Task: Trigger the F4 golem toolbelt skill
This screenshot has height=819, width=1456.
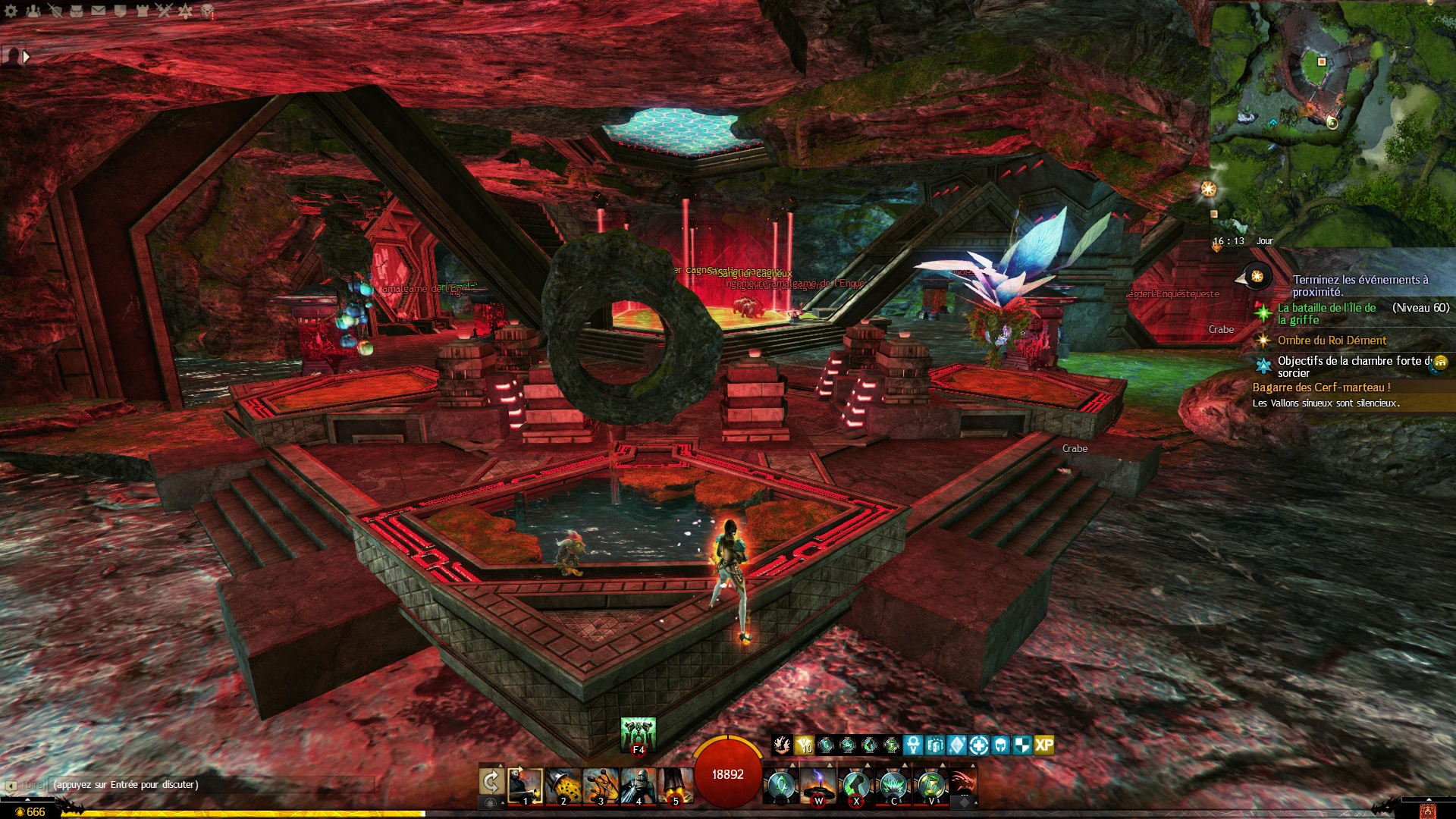Action: point(638,735)
